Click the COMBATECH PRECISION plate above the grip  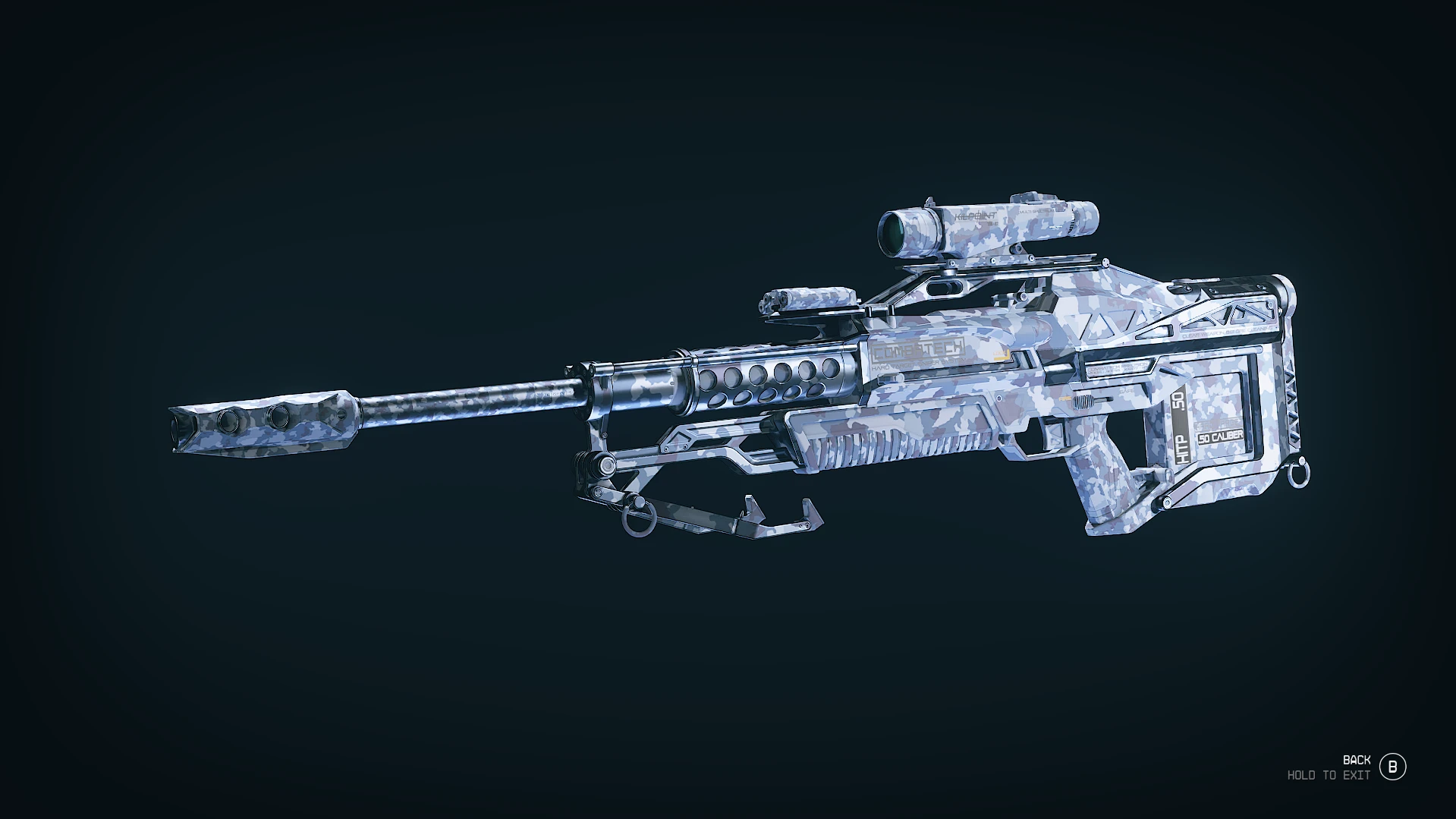tap(1118, 367)
